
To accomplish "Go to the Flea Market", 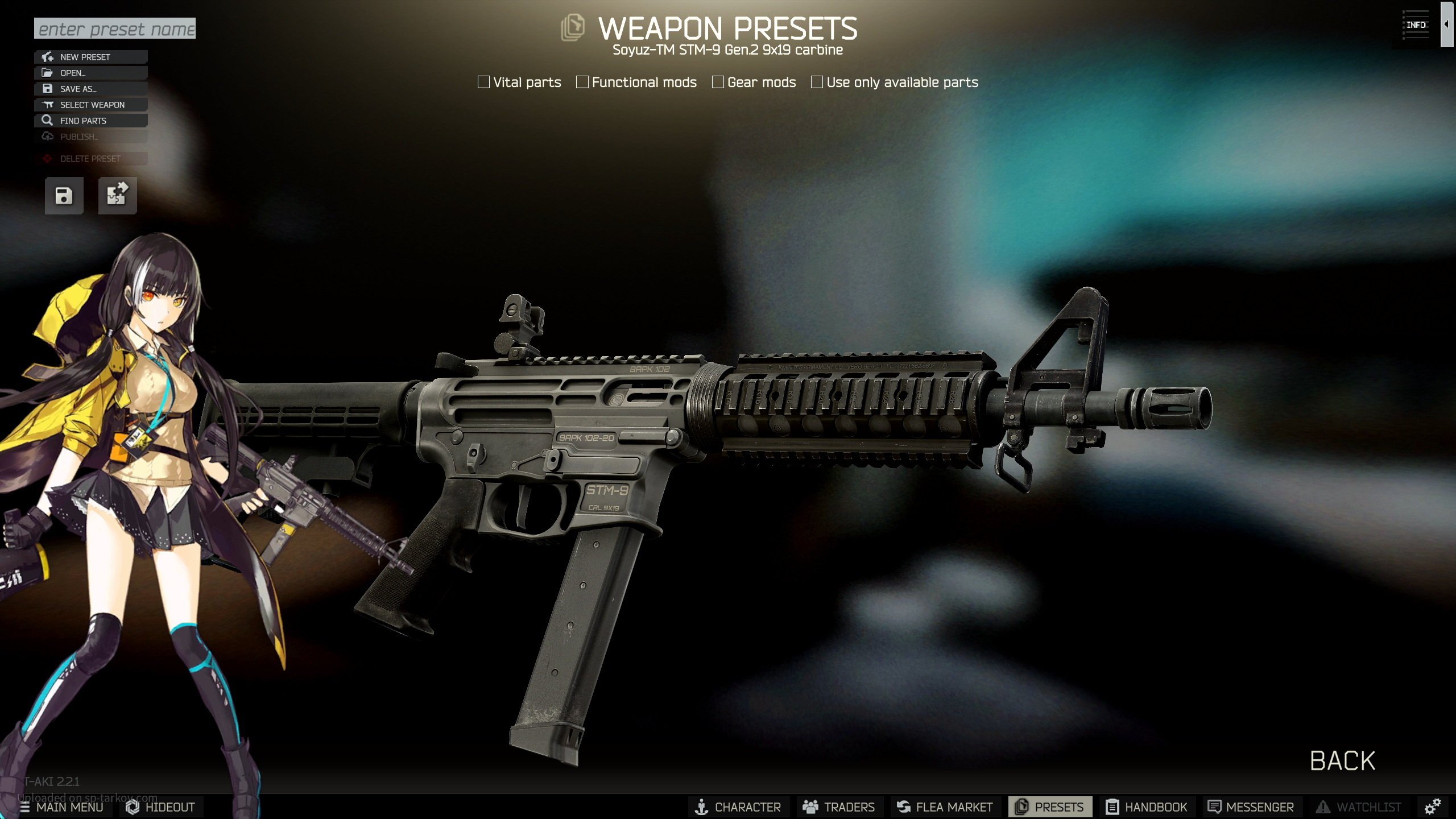I will click(945, 807).
